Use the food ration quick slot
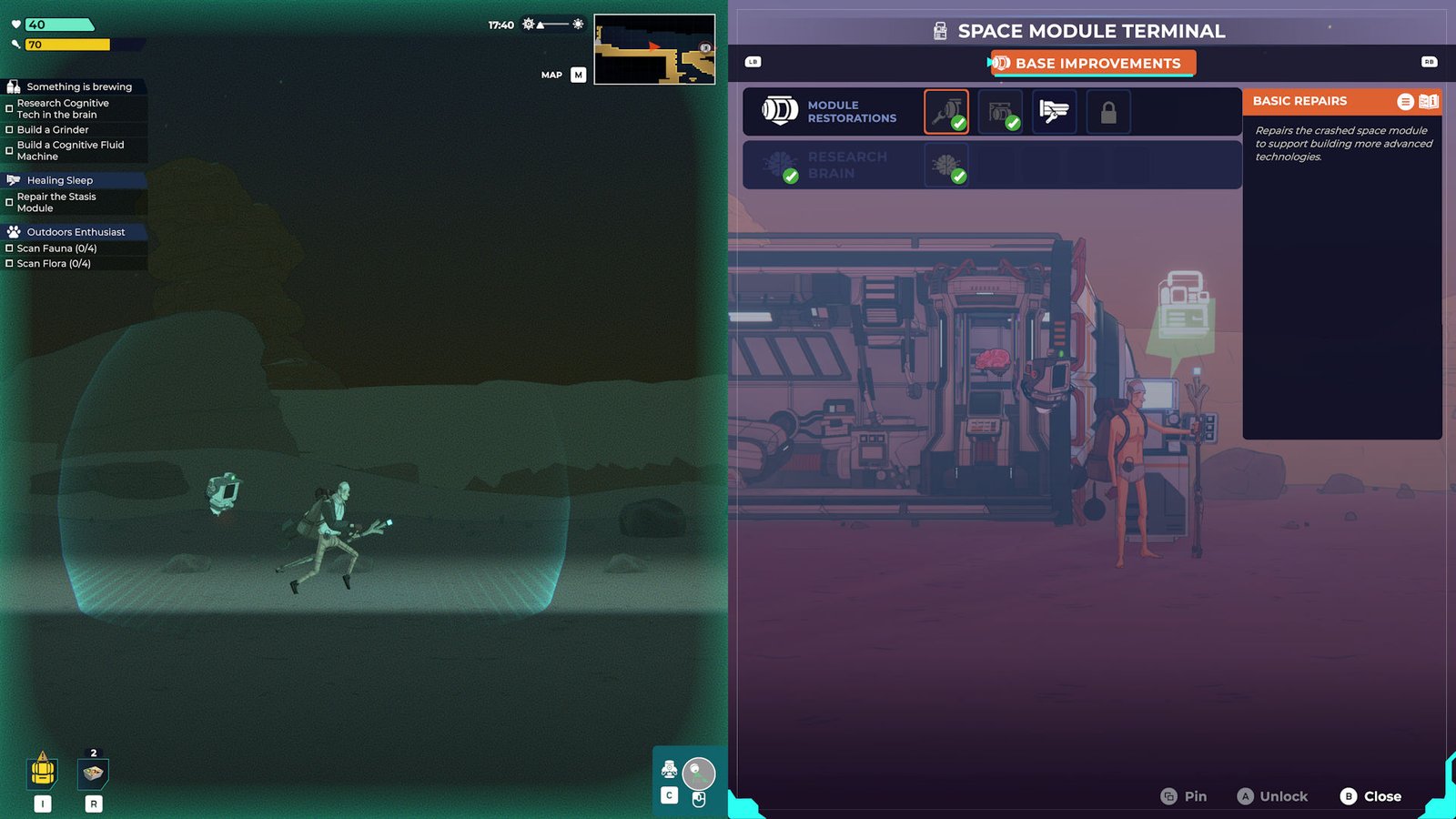The image size is (1456, 819). tap(93, 773)
